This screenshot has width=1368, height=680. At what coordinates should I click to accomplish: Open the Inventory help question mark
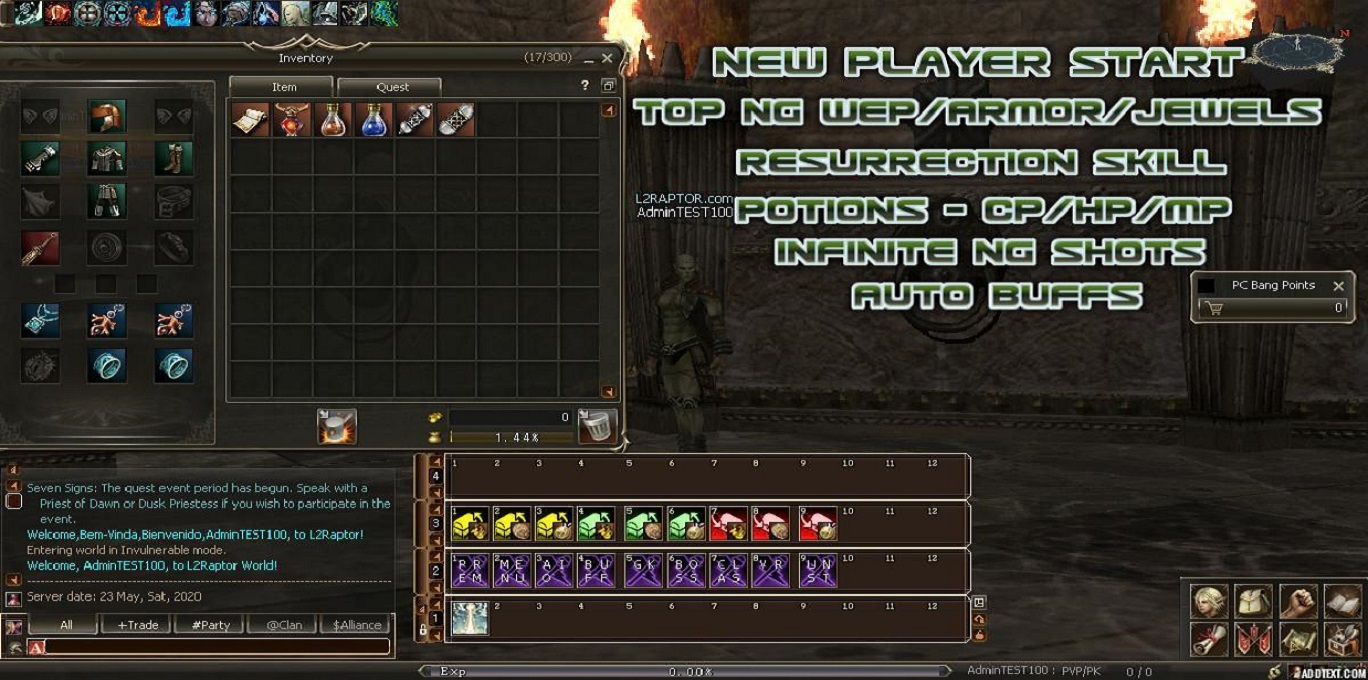(585, 86)
